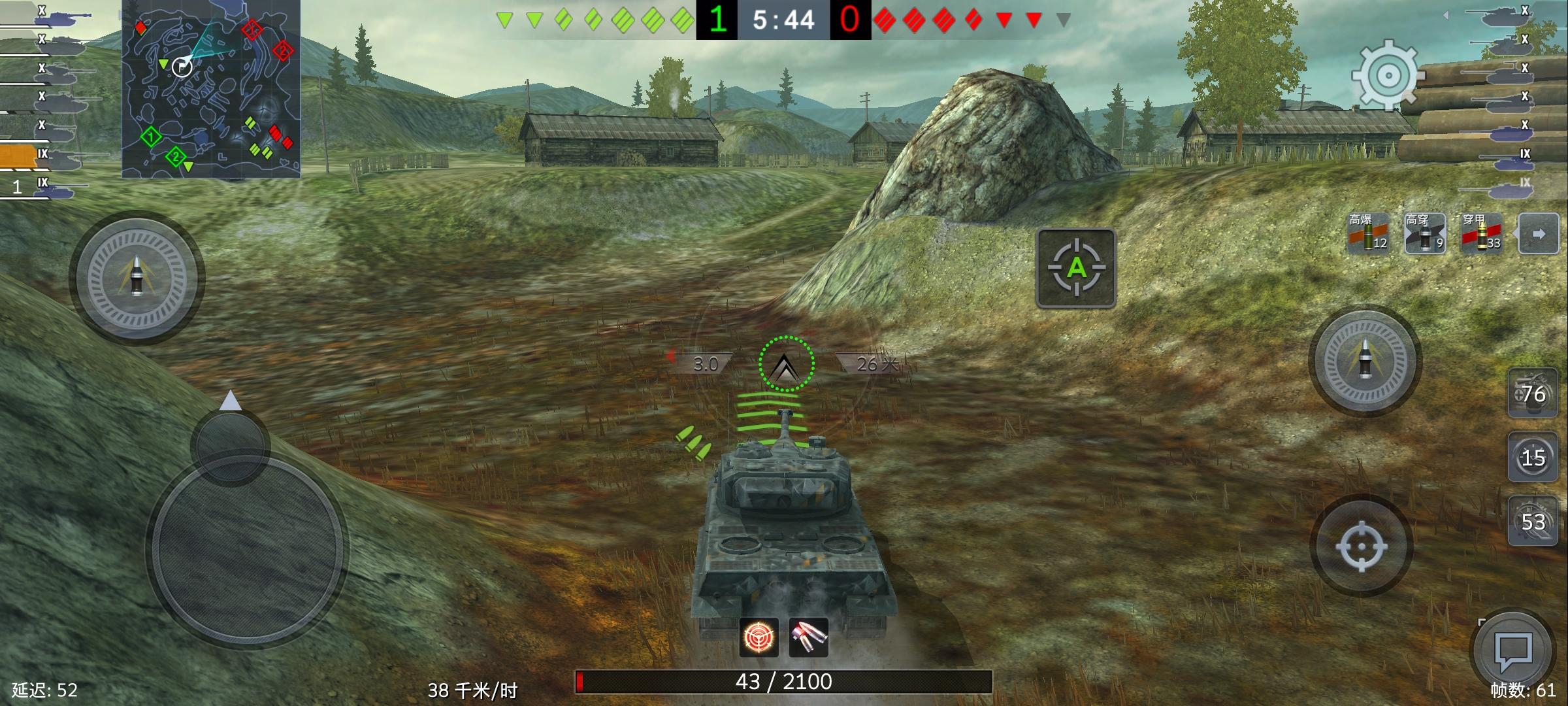
Task: Tap the green team score showing 1
Action: click(x=719, y=20)
